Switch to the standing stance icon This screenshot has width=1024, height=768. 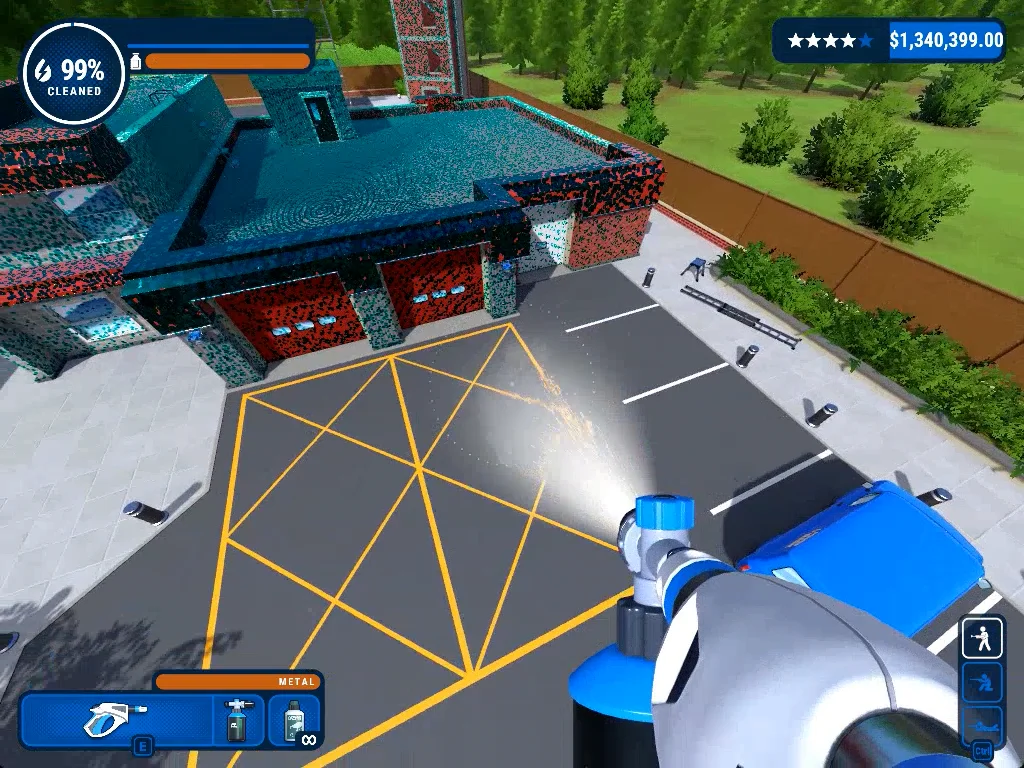982,638
